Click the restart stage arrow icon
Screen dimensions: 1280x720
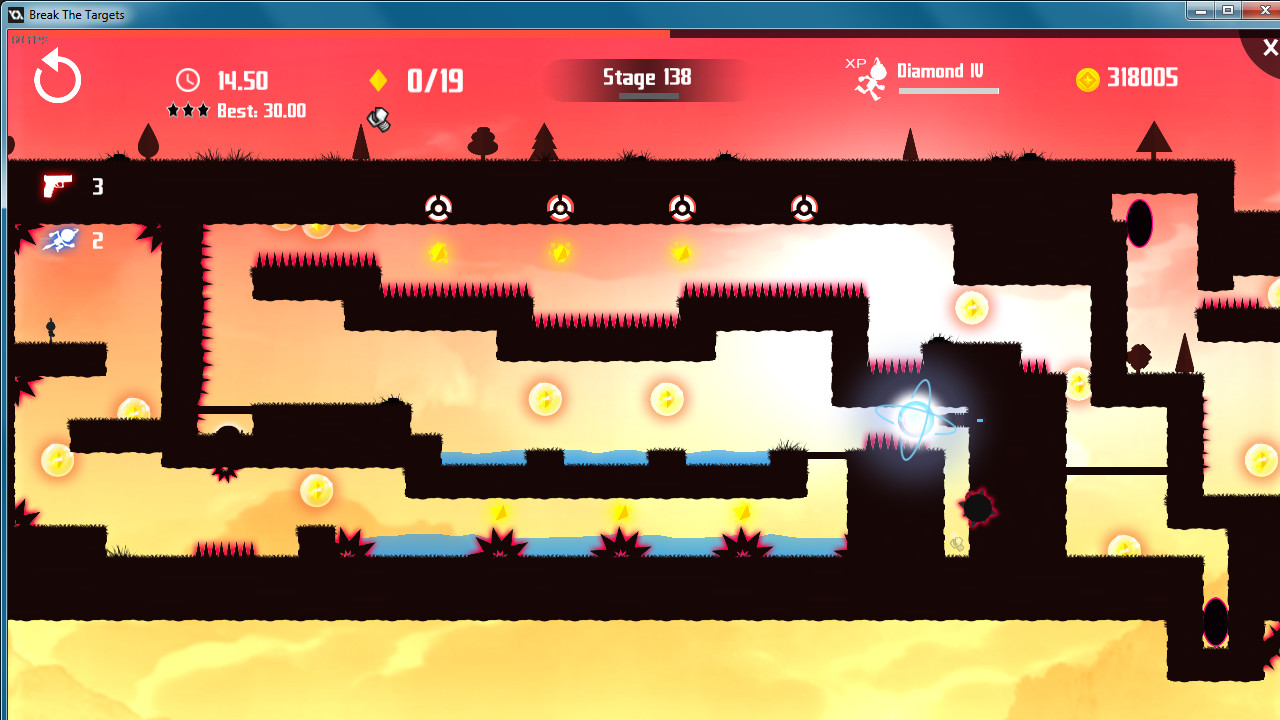pos(57,75)
